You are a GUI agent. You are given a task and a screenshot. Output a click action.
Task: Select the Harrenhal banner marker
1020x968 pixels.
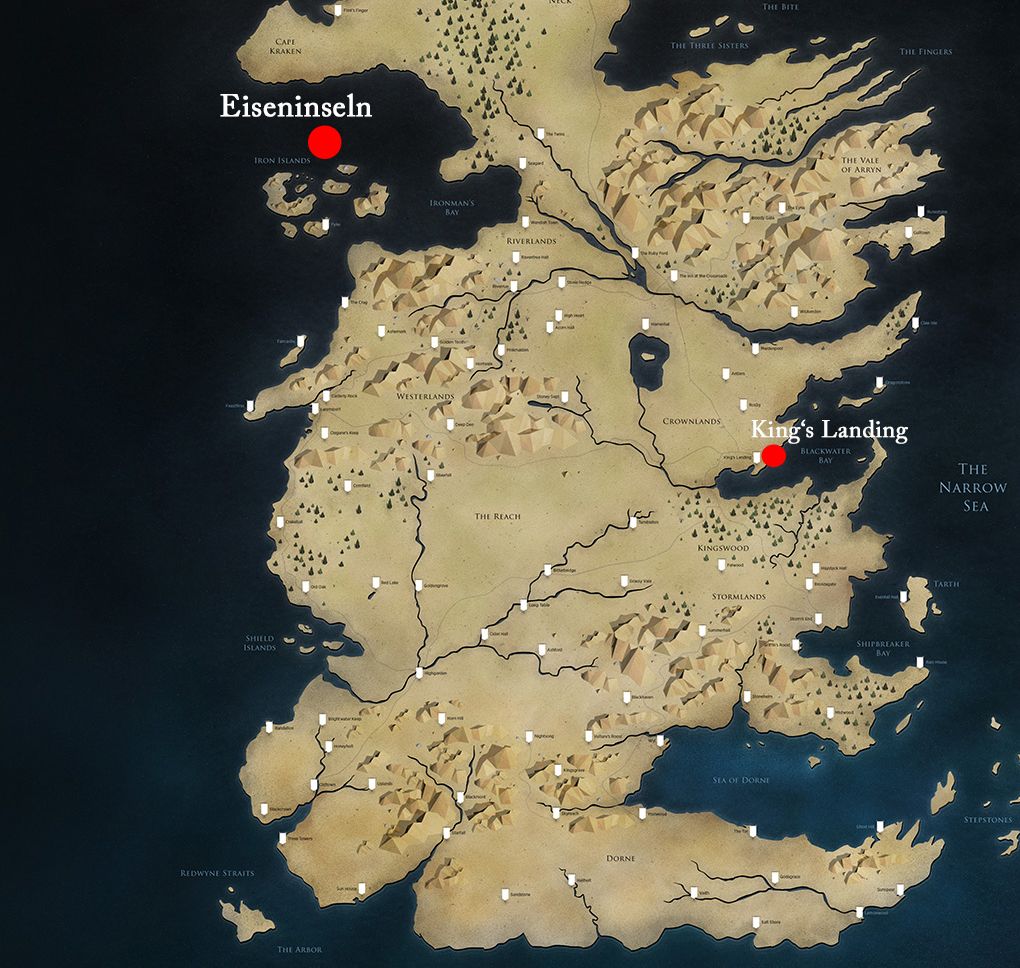click(643, 323)
